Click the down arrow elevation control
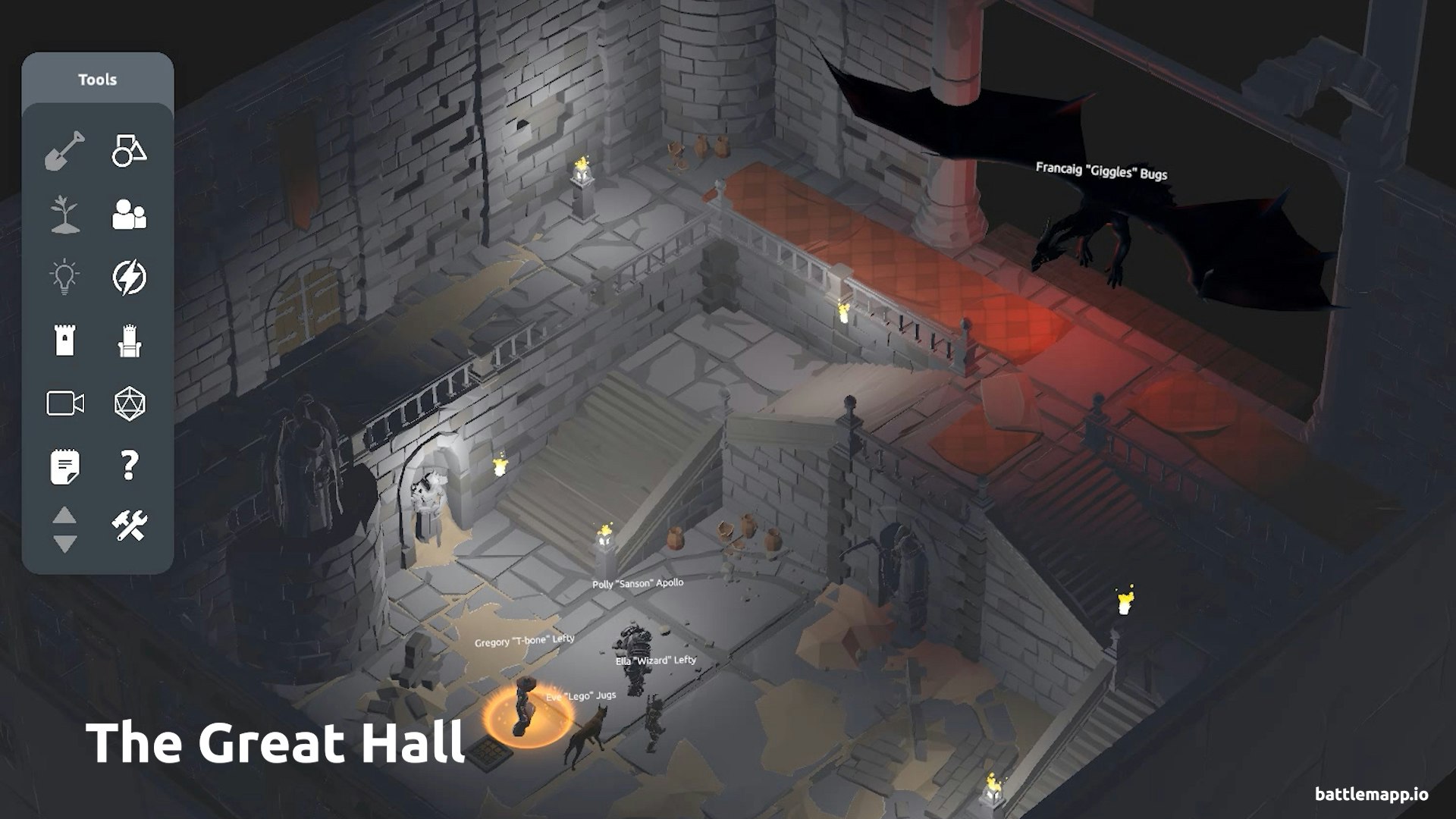Viewport: 1456px width, 819px height. [x=64, y=541]
